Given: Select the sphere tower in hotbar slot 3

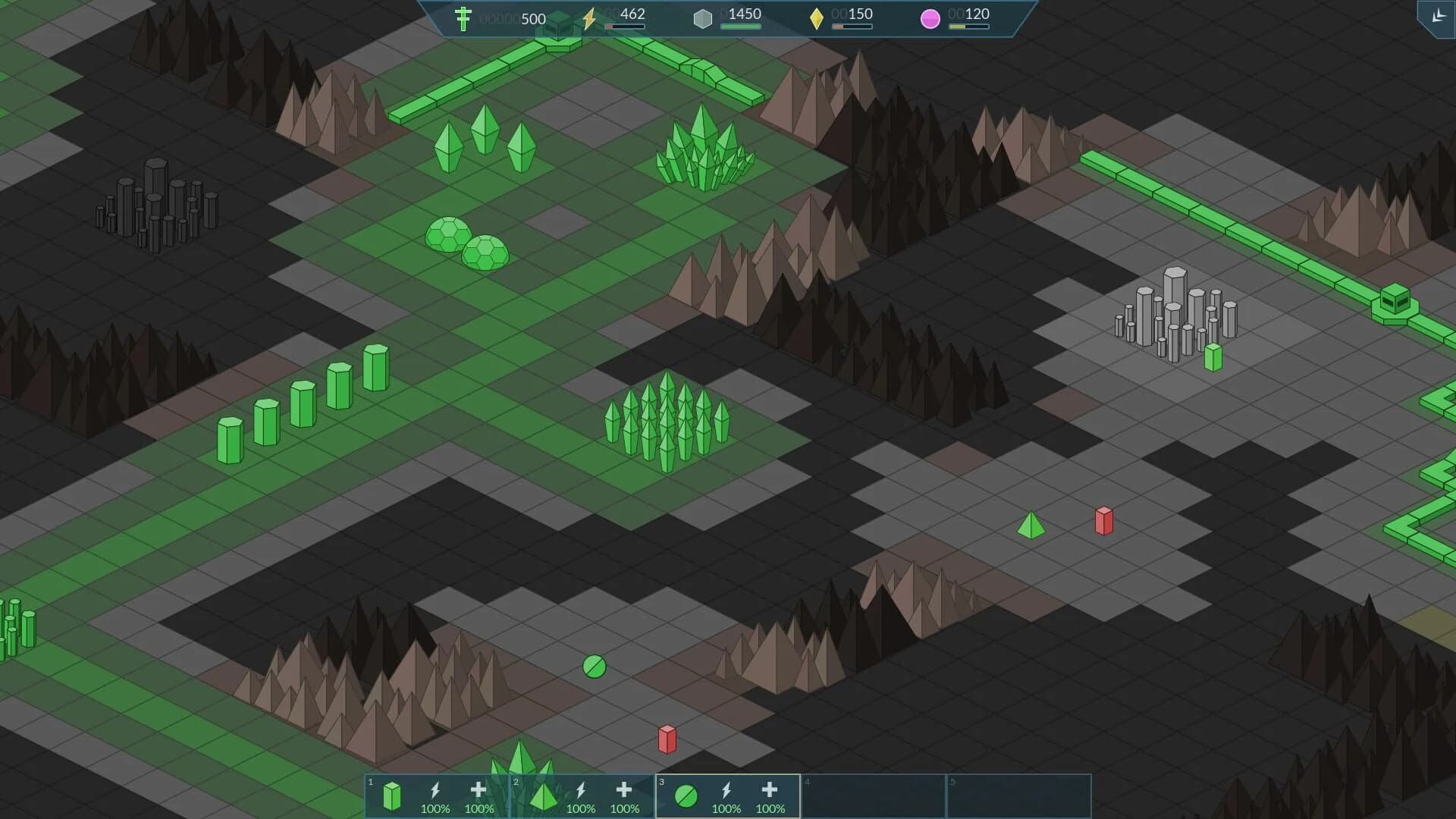Looking at the screenshot, I should pos(685,795).
